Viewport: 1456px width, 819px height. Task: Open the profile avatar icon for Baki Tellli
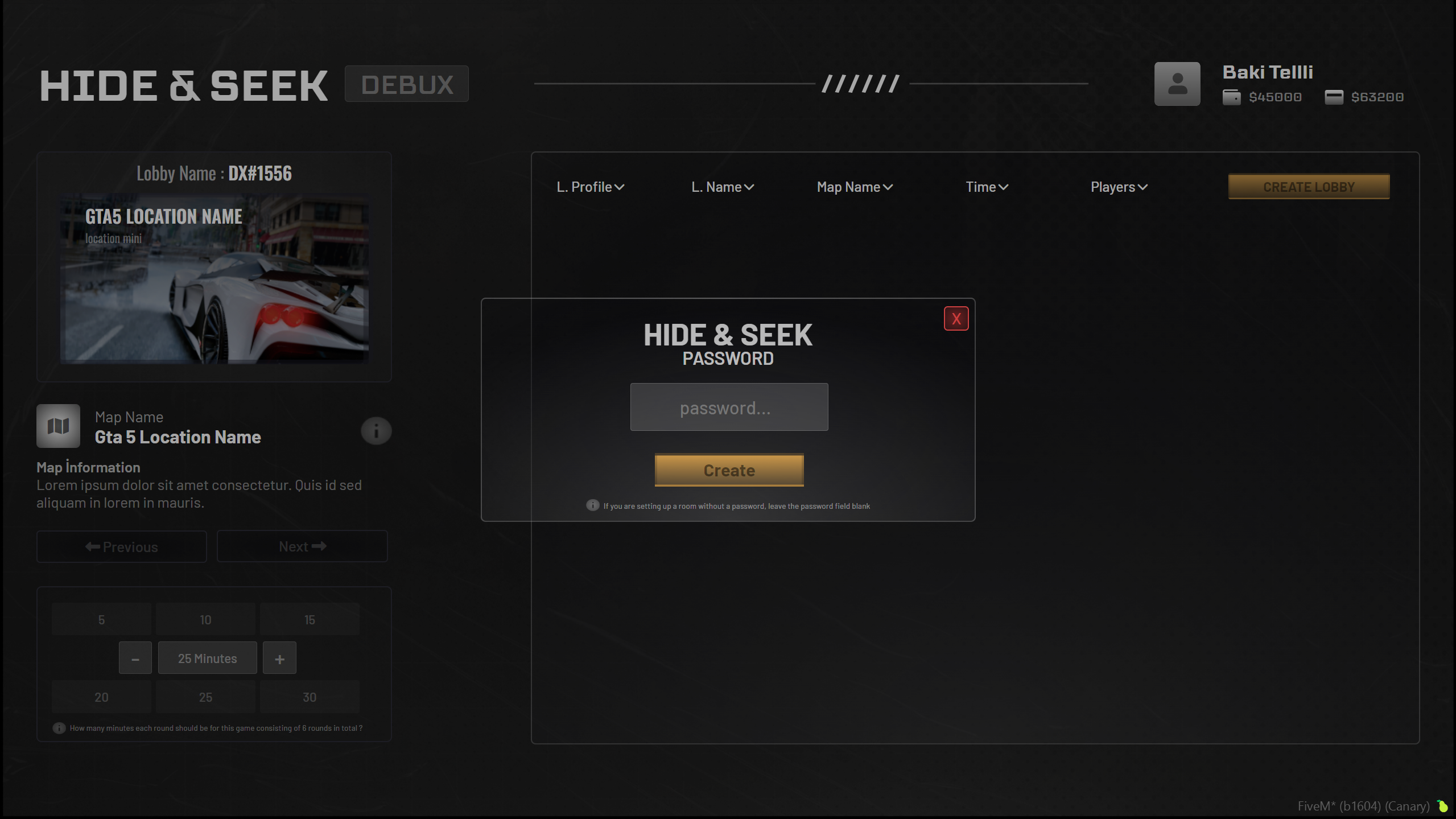[x=1176, y=83]
